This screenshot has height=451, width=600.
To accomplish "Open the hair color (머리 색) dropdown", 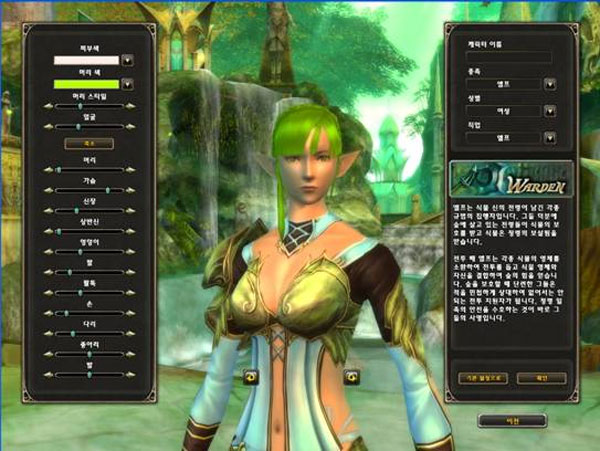I will (x=128, y=85).
